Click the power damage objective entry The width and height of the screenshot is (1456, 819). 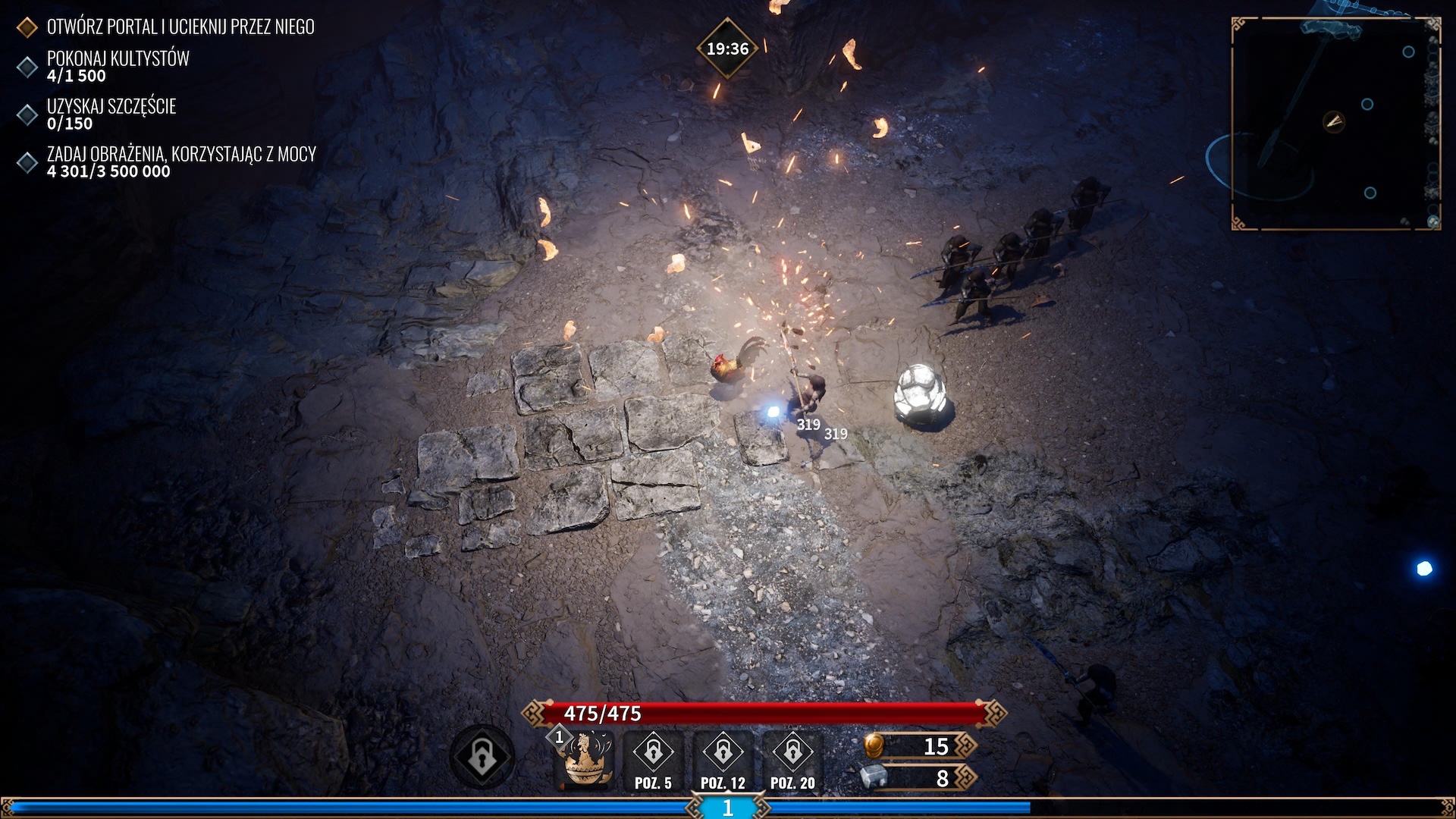pyautogui.click(x=180, y=162)
